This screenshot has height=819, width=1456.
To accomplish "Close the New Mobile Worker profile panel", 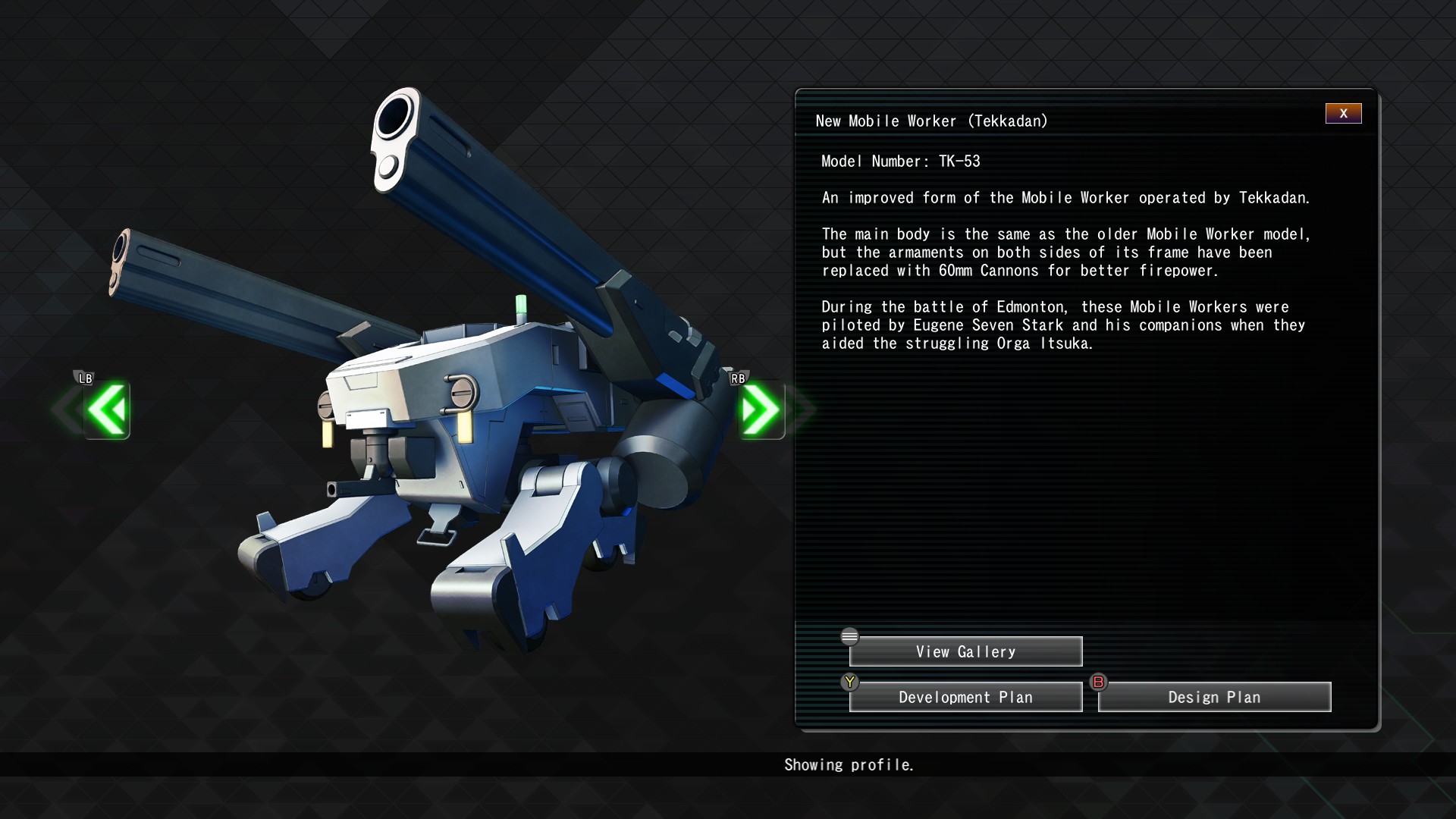I will pyautogui.click(x=1343, y=114).
